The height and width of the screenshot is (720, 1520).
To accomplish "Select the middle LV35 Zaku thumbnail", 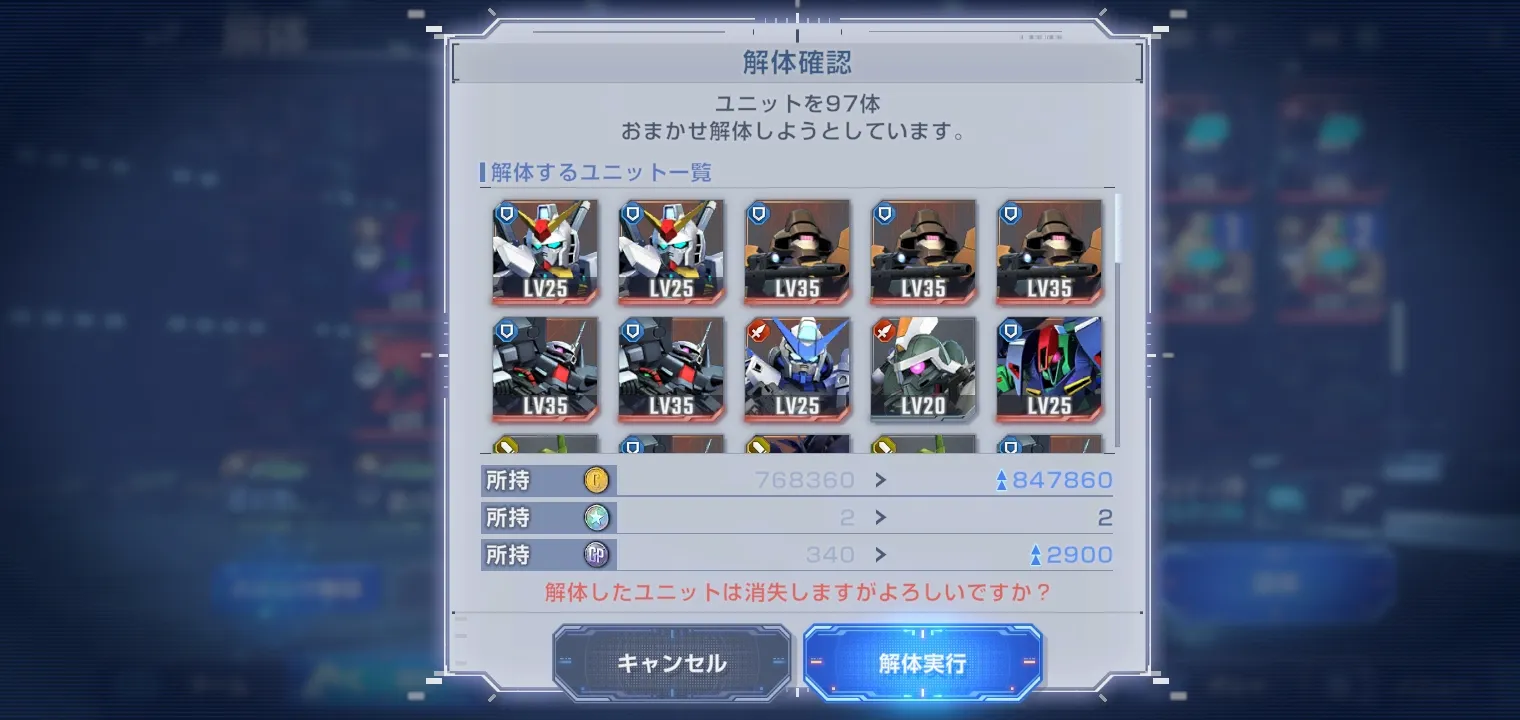I will (923, 253).
